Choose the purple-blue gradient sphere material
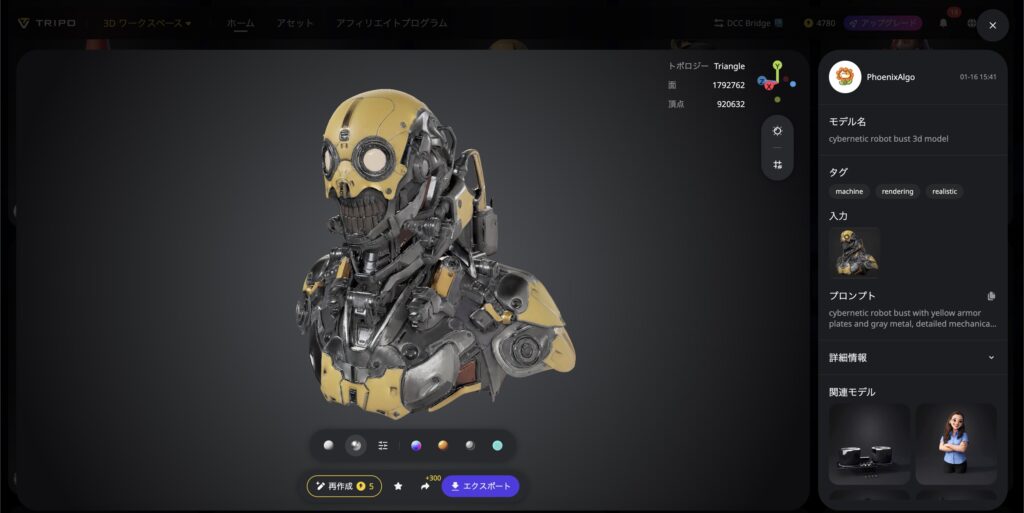 coord(416,445)
